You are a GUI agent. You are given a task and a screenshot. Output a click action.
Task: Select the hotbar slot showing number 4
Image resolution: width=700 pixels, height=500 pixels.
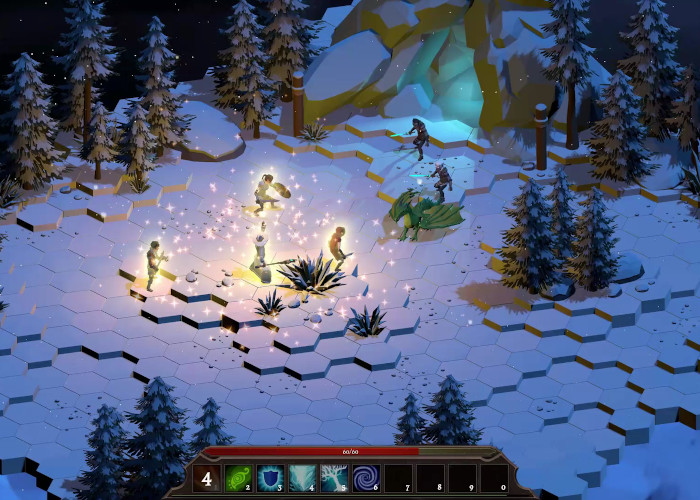pyautogui.click(x=207, y=479)
